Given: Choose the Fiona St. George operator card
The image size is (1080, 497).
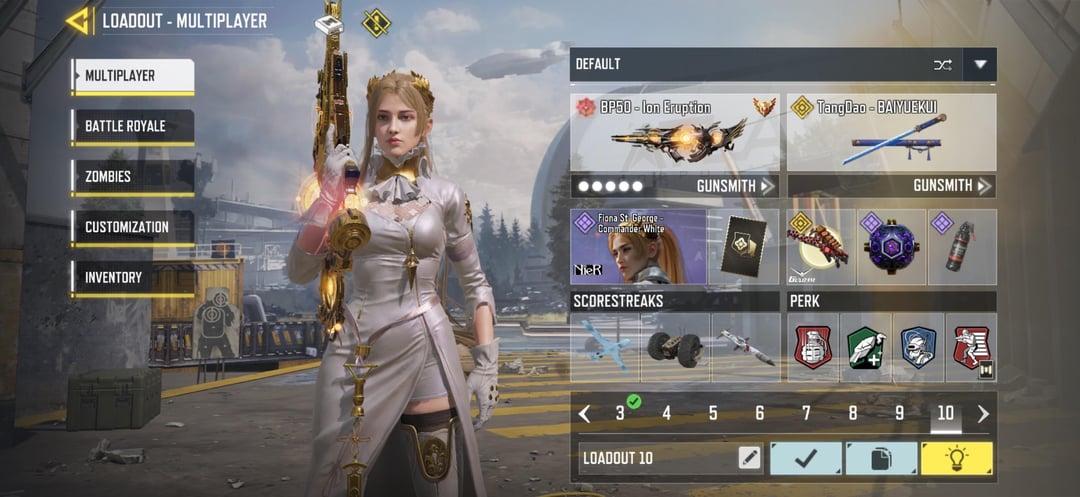Looking at the screenshot, I should click(x=638, y=247).
